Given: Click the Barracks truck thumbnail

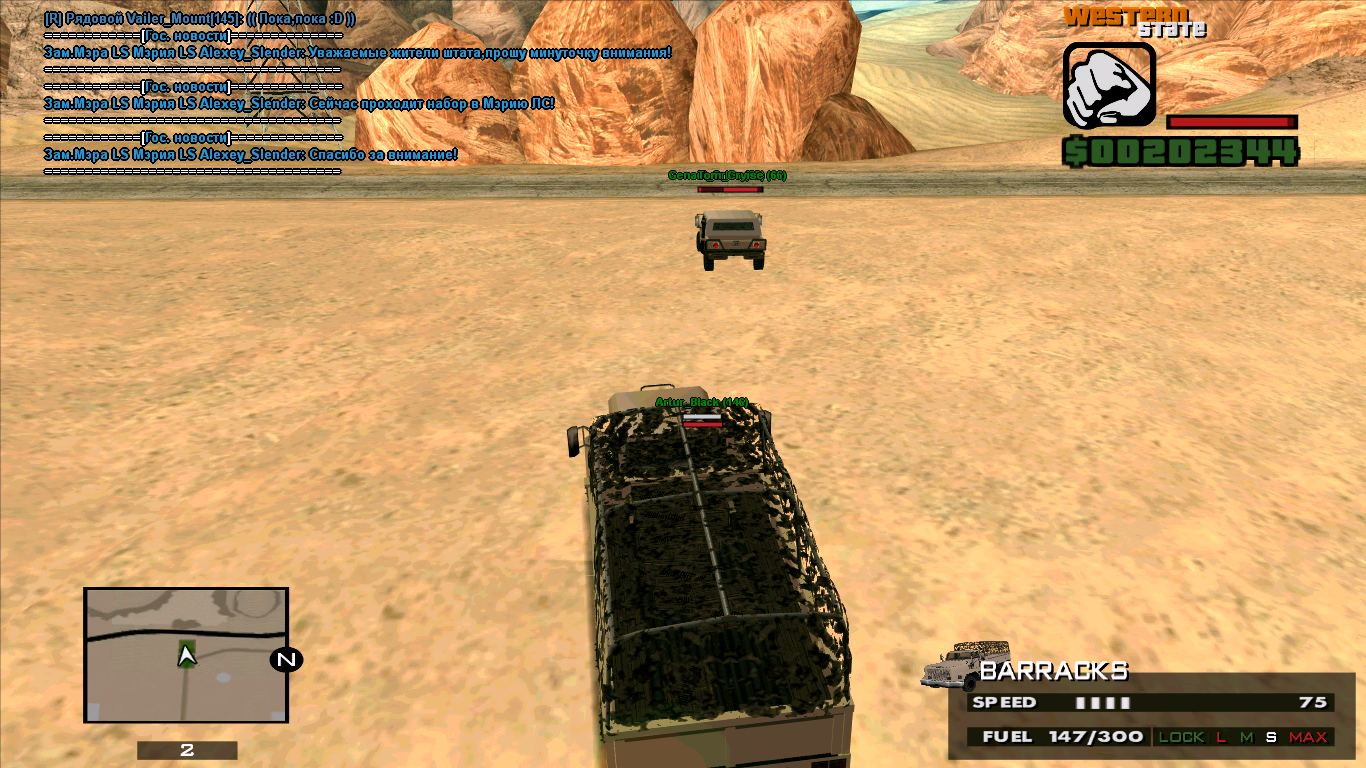Looking at the screenshot, I should [x=966, y=665].
